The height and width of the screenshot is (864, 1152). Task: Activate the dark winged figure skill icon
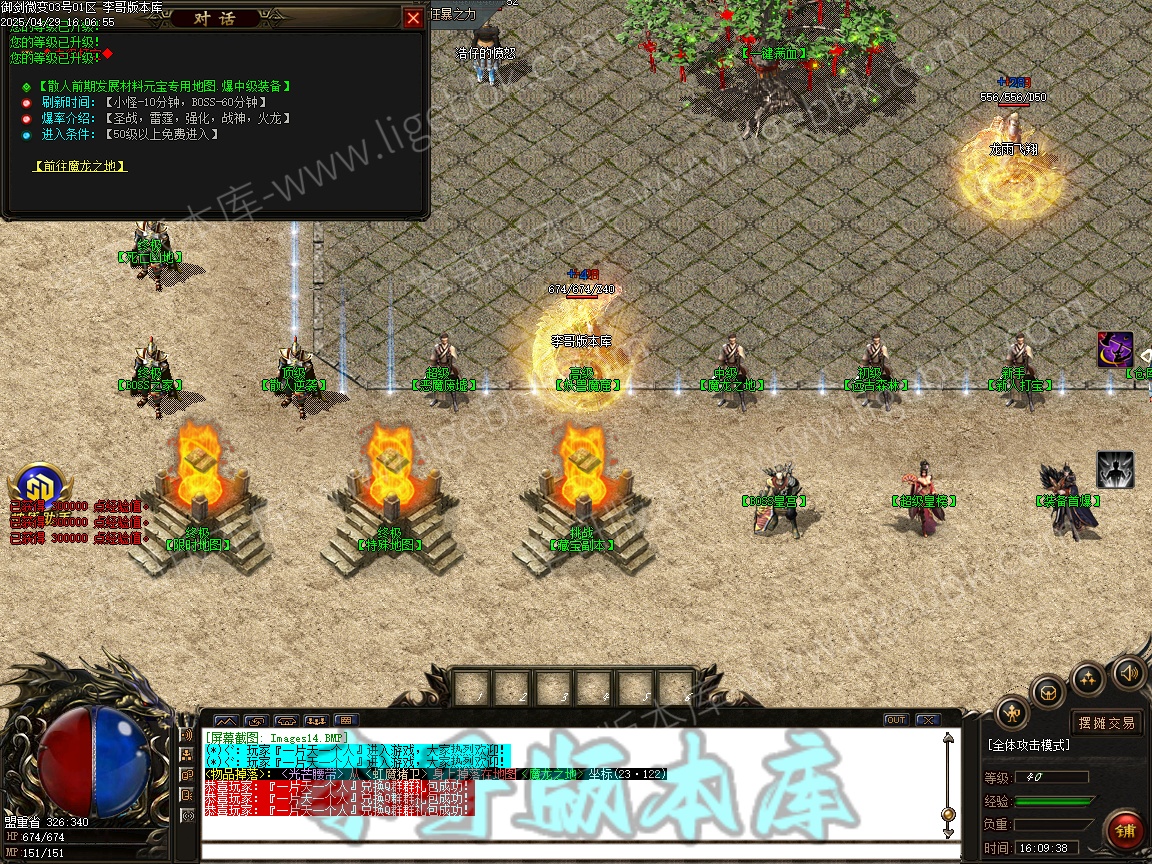point(1115,470)
